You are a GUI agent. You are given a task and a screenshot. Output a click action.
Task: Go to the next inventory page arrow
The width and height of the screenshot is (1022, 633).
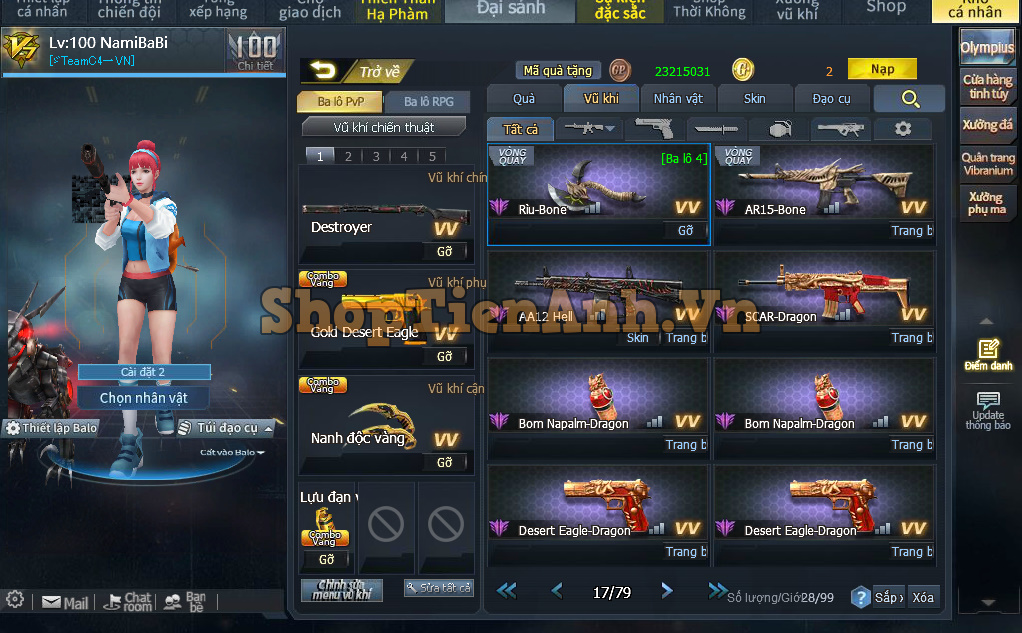coord(667,591)
